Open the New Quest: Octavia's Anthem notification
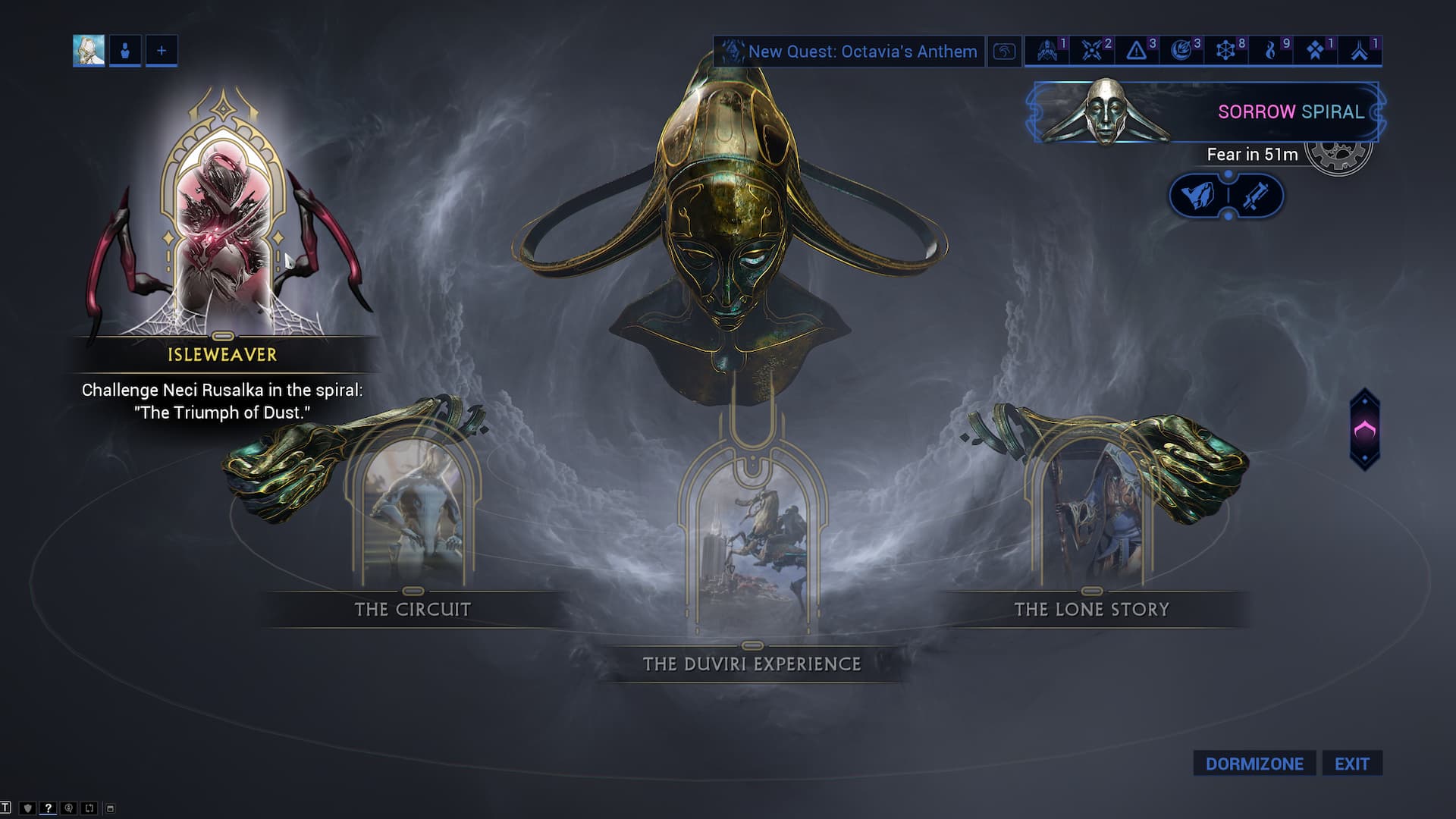Viewport: 1456px width, 819px height. [x=849, y=52]
